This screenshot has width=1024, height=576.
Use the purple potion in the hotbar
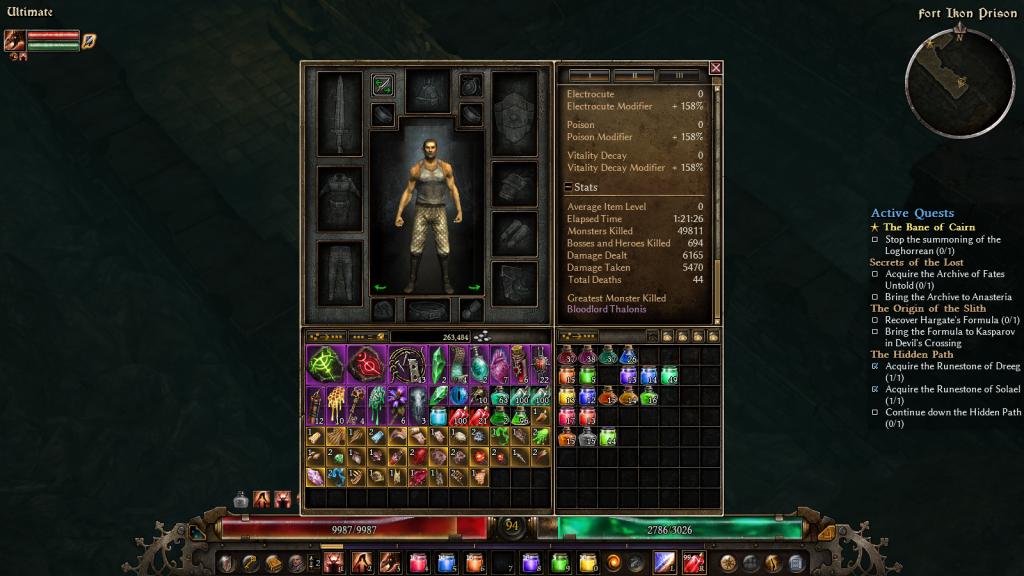tap(531, 563)
